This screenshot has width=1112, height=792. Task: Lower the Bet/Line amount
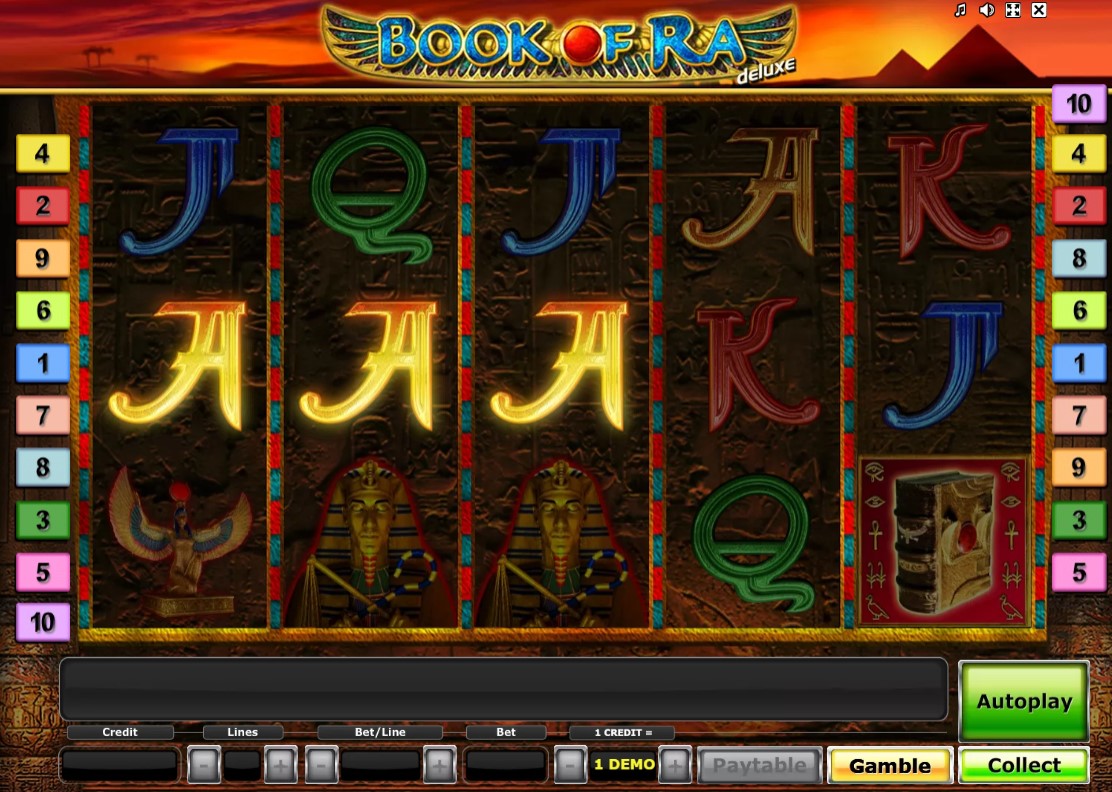[x=321, y=766]
